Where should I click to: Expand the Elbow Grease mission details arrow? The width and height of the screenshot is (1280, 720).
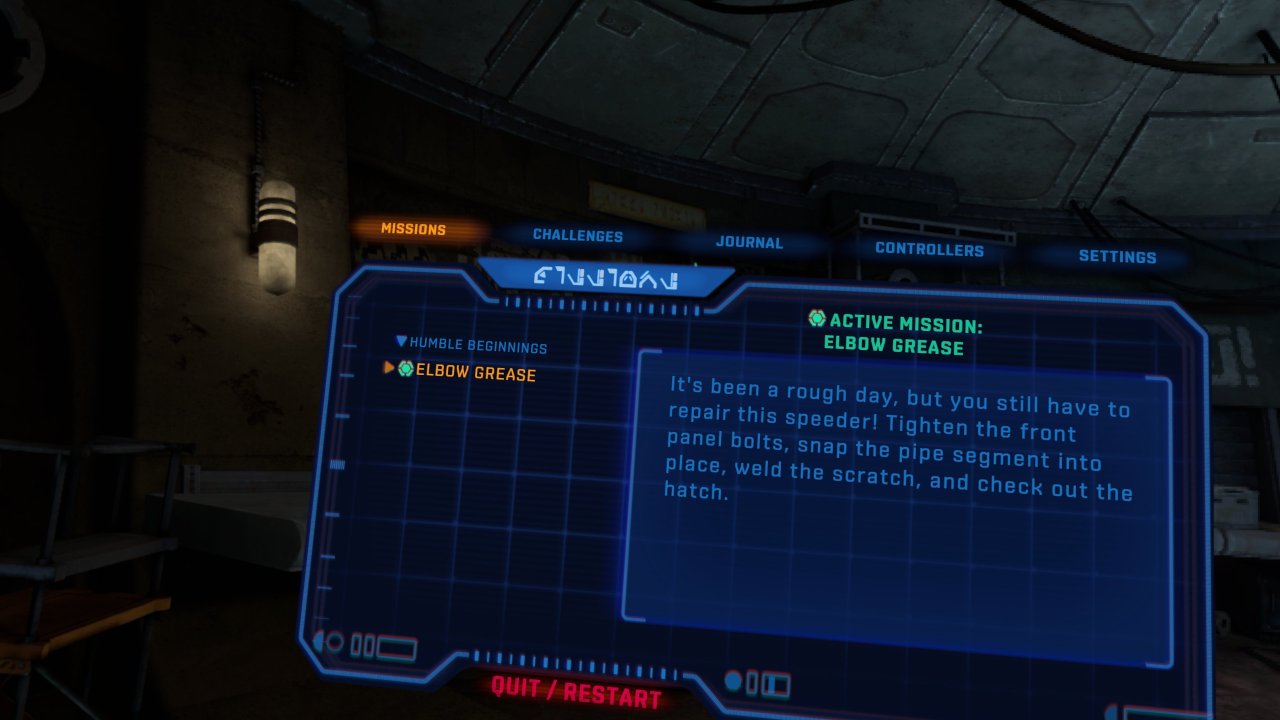pyautogui.click(x=389, y=368)
